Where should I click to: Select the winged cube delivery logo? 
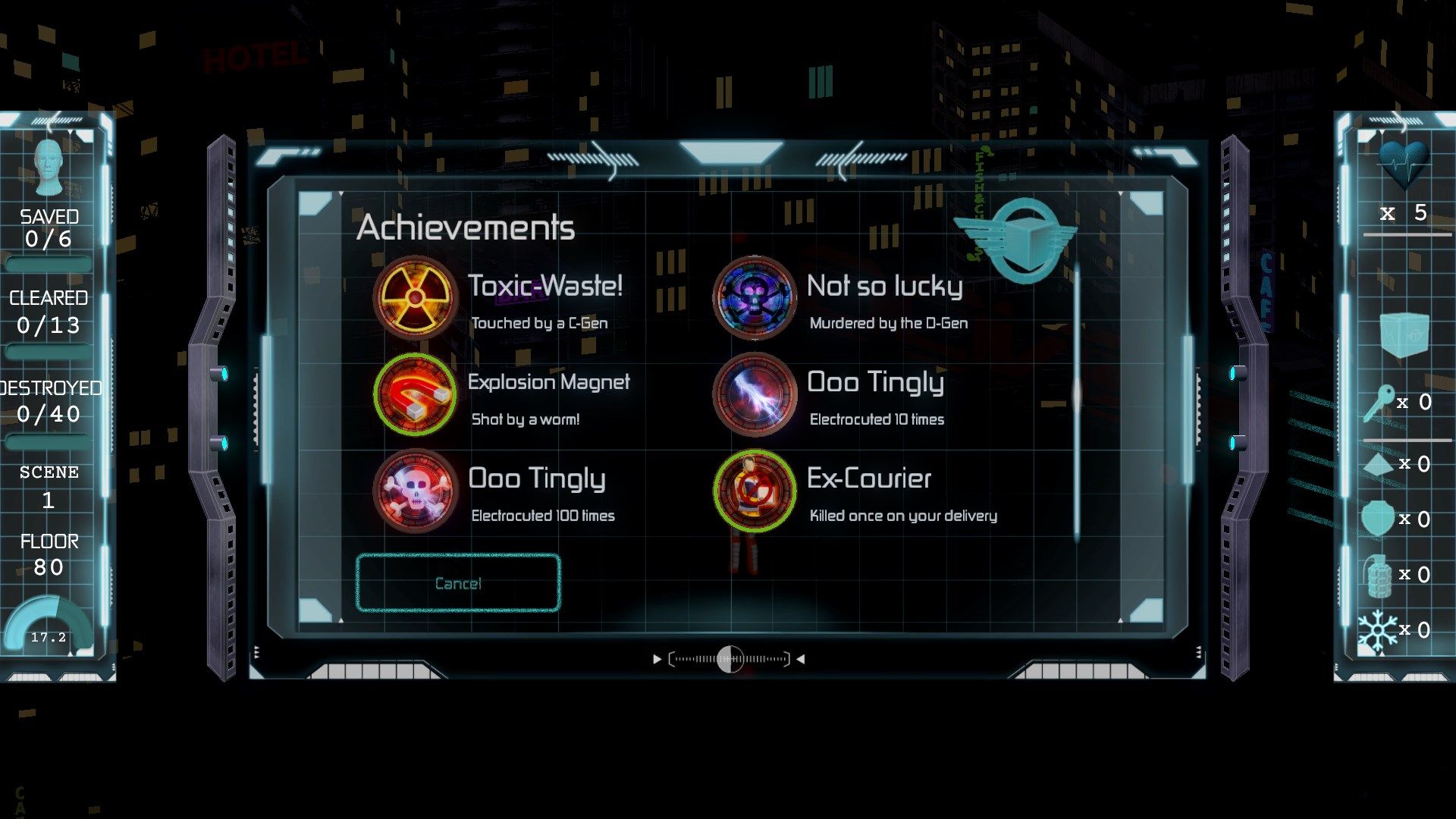pyautogui.click(x=1028, y=235)
